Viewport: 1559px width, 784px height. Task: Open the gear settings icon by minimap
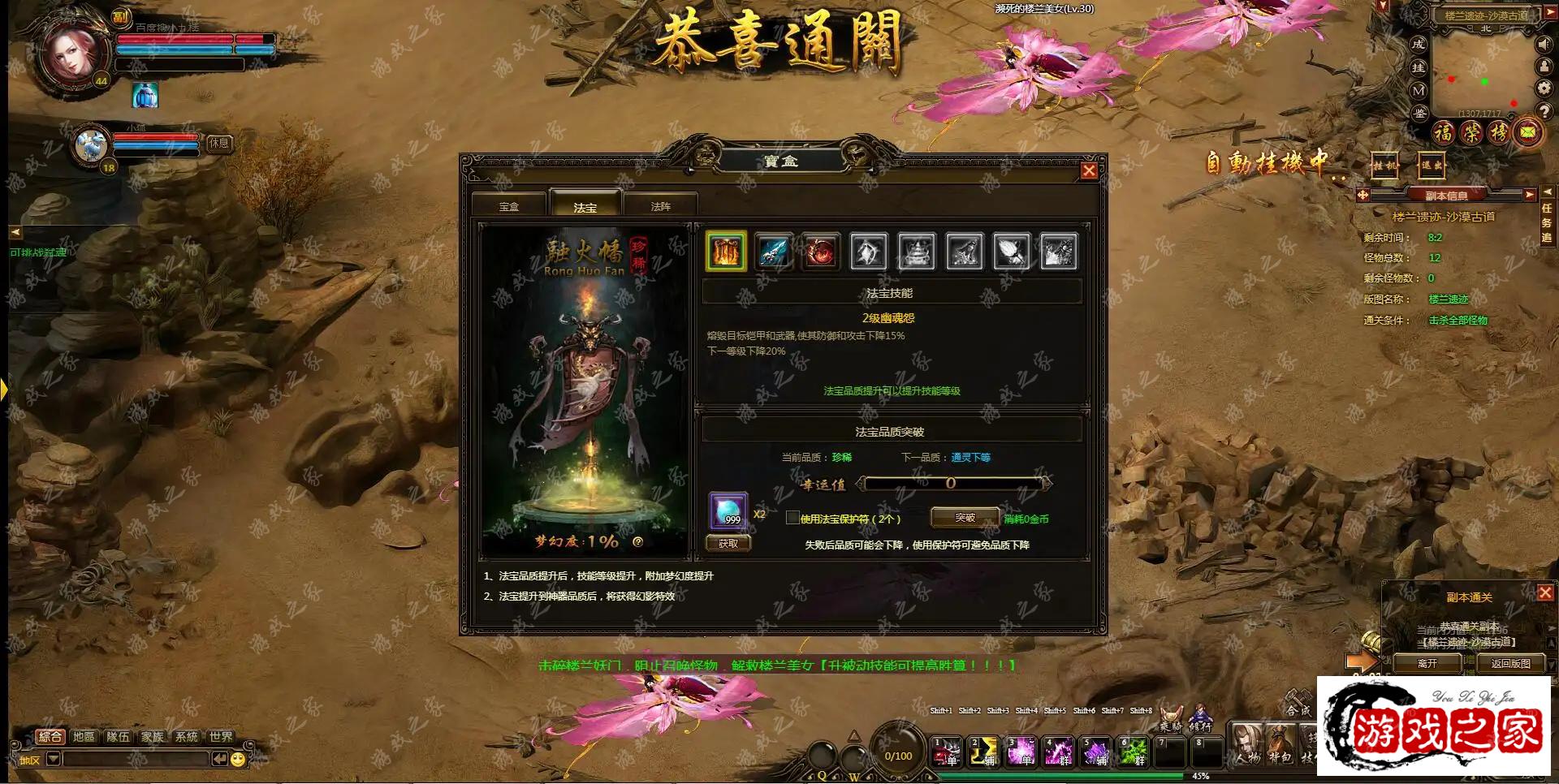(1544, 88)
